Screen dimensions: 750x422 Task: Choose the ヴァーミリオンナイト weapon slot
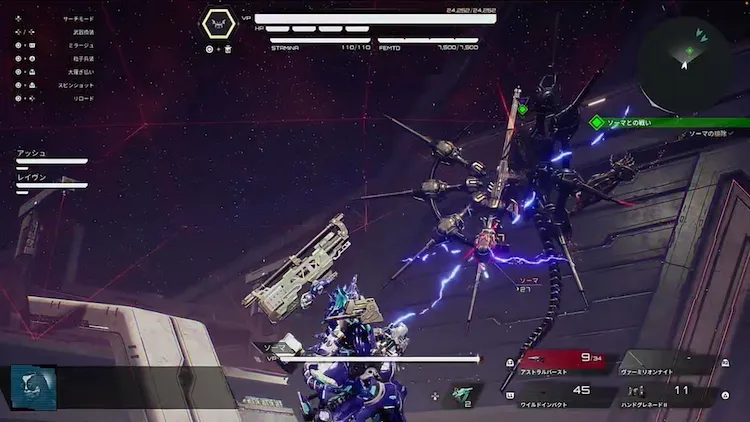pos(665,362)
